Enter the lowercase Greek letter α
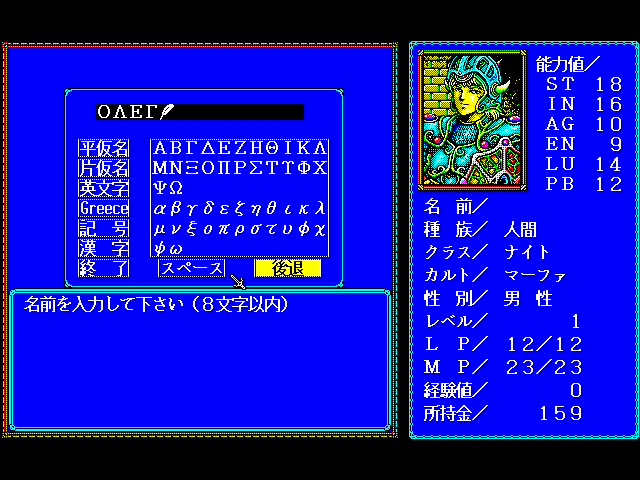Viewport: 640px width, 480px height. pos(159,208)
